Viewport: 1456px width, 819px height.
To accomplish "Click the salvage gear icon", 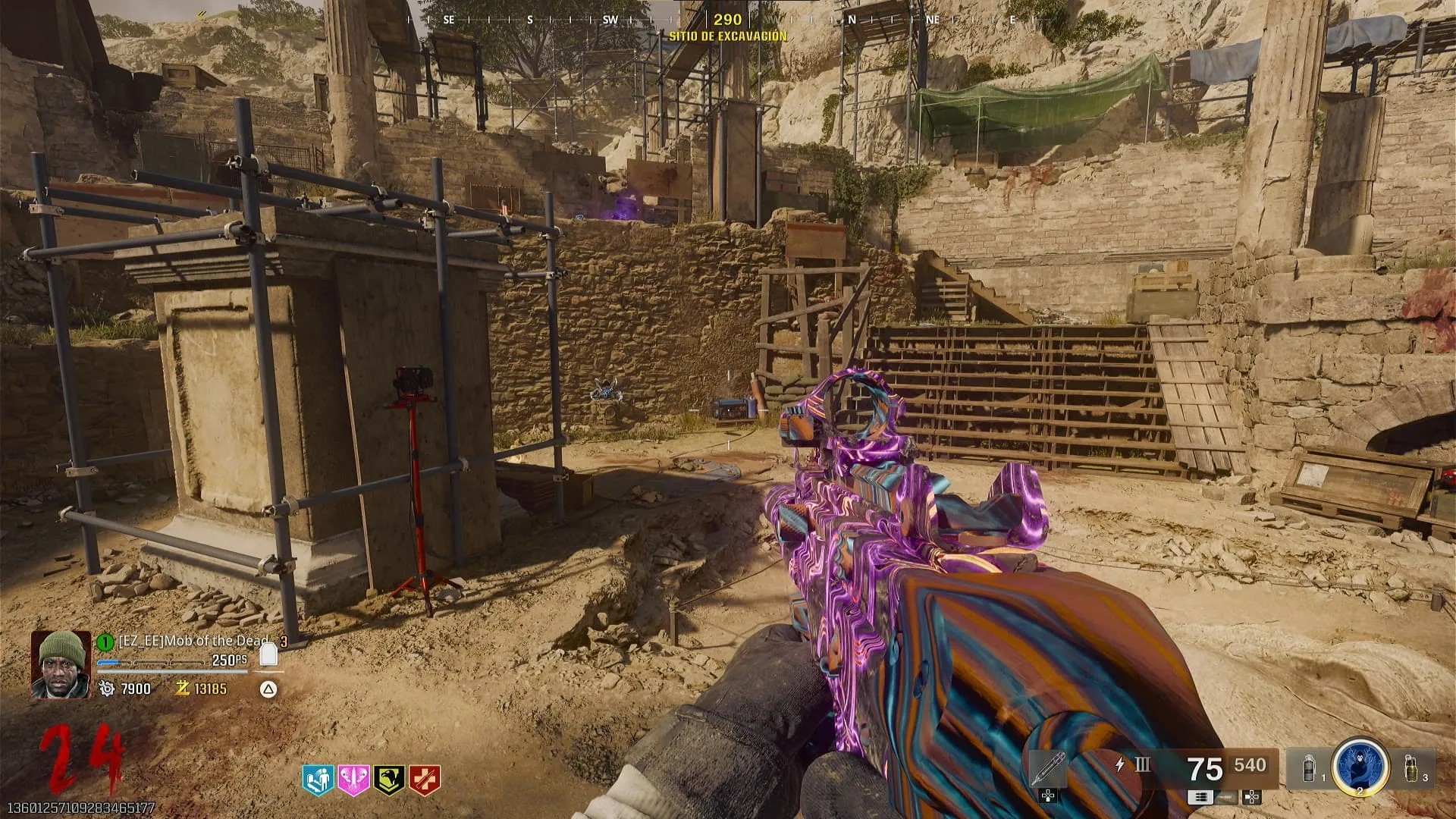I will [106, 689].
